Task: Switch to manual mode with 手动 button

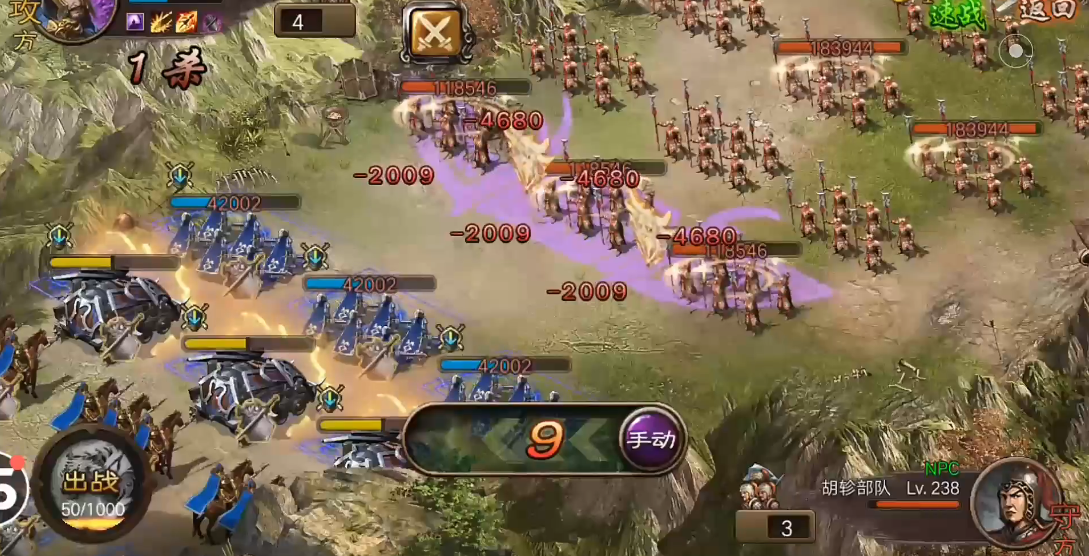Action: [651, 439]
